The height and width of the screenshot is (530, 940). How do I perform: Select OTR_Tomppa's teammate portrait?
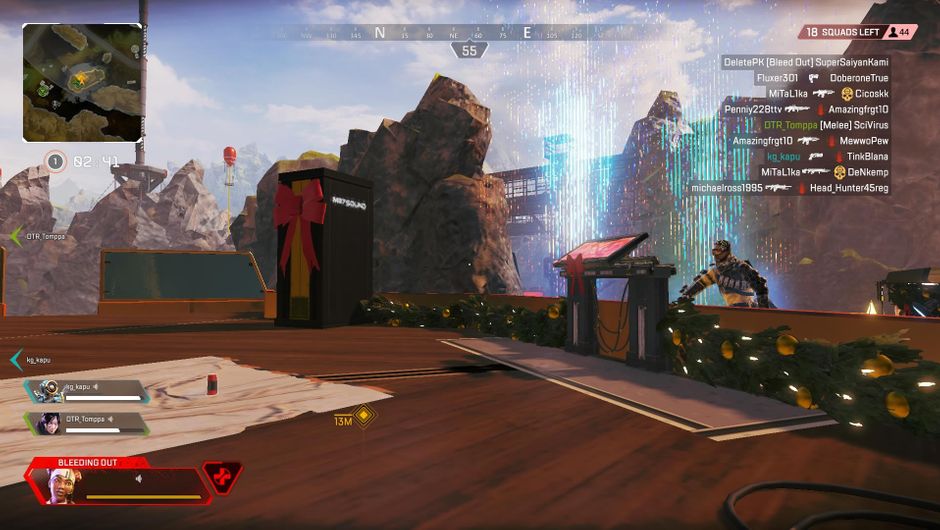click(x=48, y=423)
